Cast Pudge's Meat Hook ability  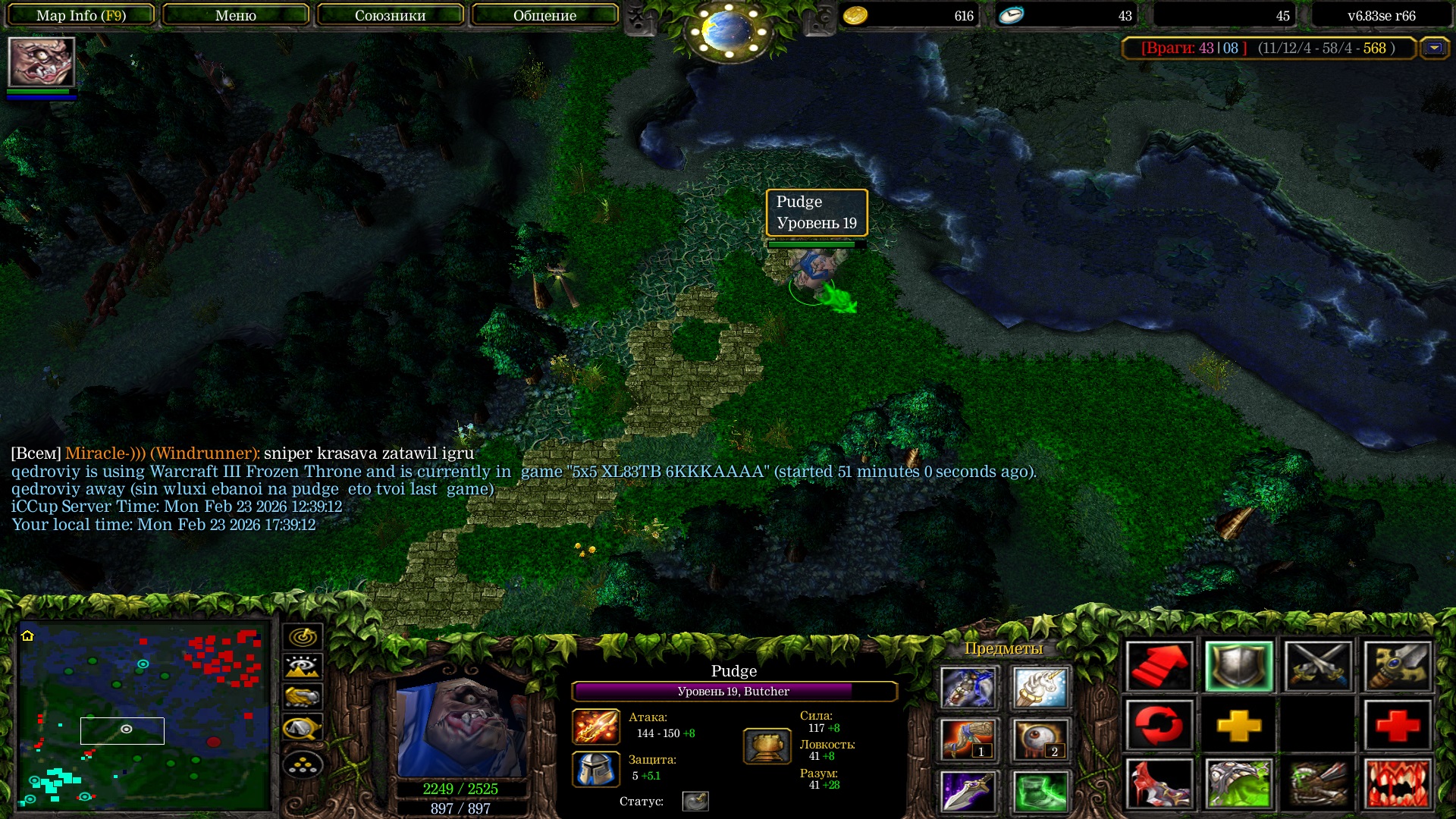pyautogui.click(x=1159, y=783)
